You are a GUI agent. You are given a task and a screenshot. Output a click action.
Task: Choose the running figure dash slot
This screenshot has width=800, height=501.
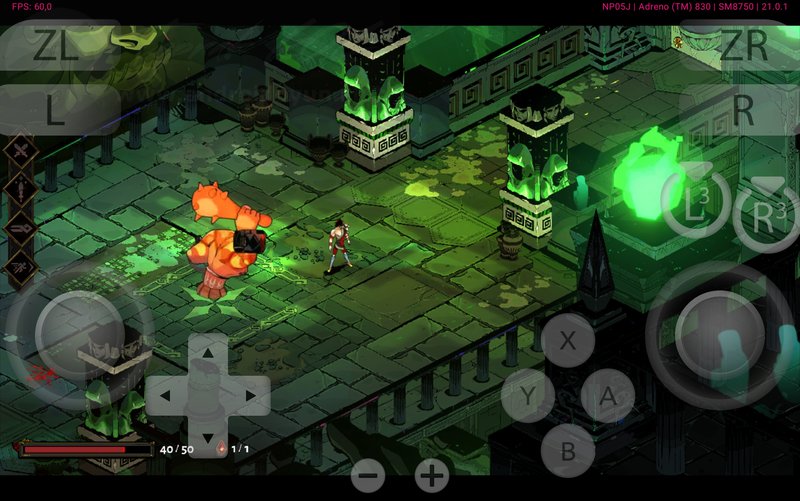20,266
